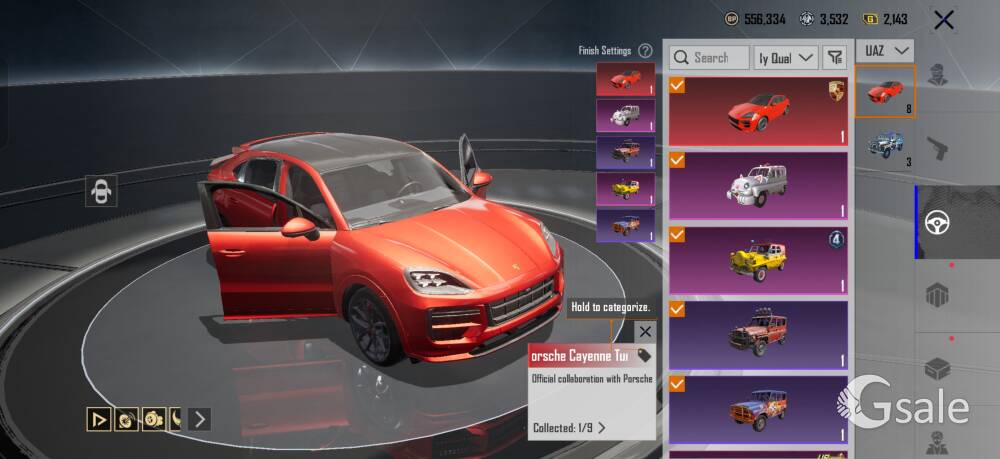
Task: Switch to the pistol weapons tab
Action: 938,148
